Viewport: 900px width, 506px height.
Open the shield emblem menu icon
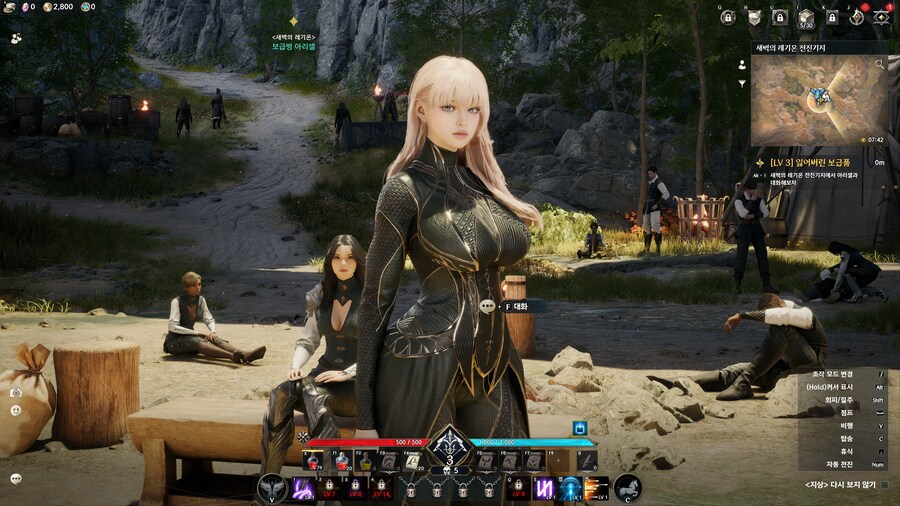click(x=754, y=17)
